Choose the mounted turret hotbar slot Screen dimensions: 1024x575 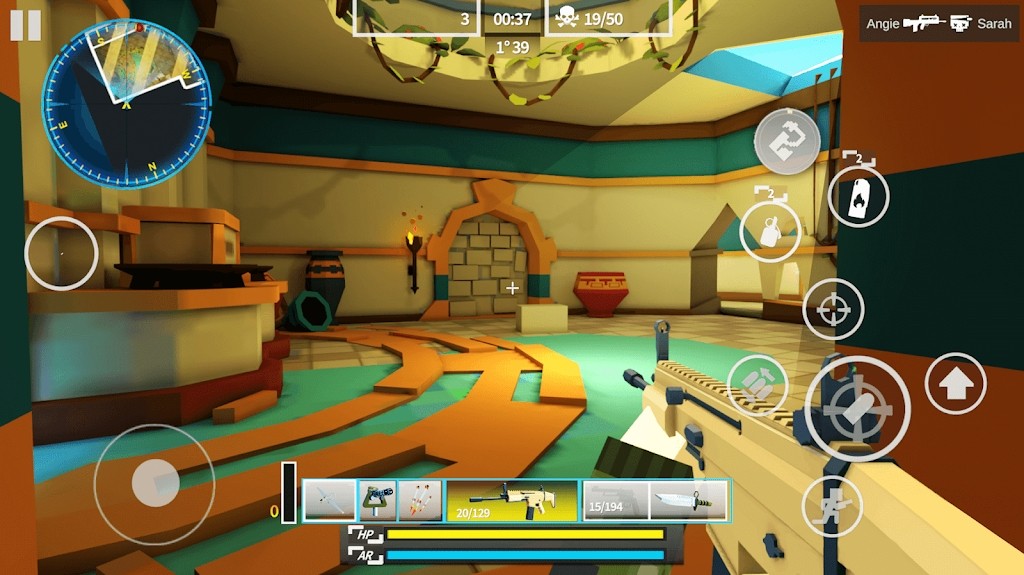point(377,500)
